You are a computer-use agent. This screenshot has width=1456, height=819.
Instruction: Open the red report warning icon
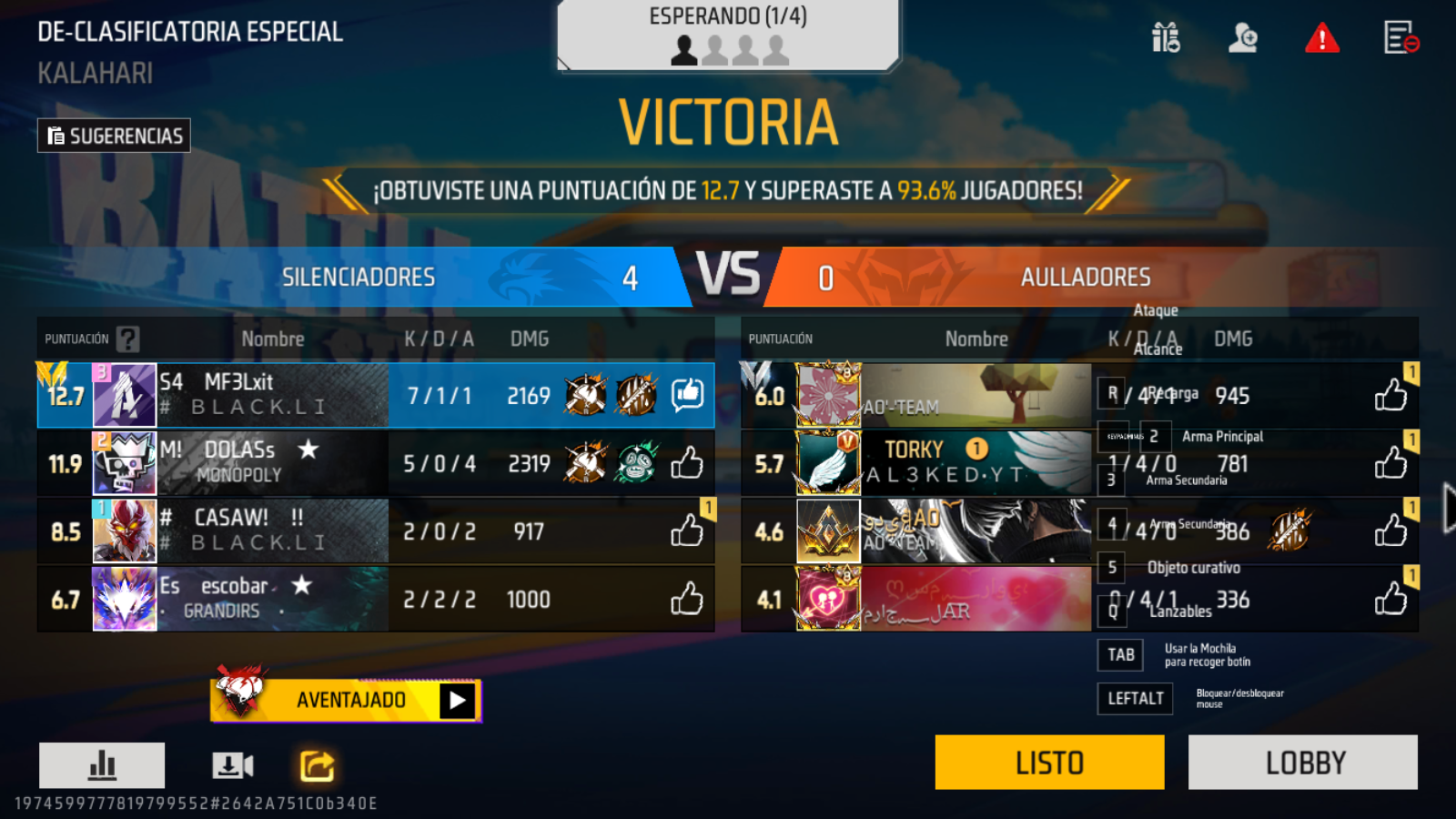click(1322, 39)
